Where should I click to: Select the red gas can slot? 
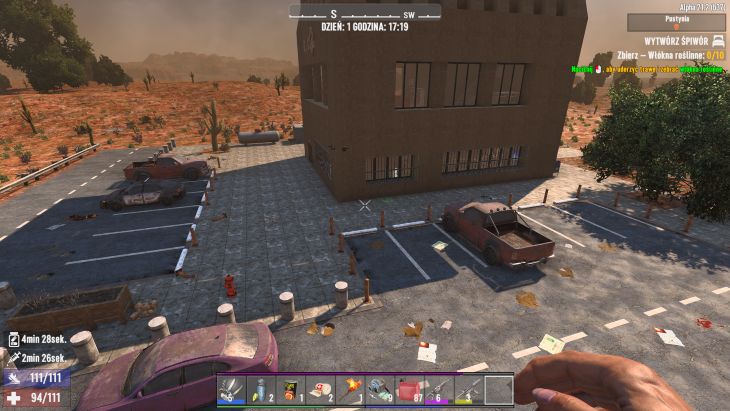pos(409,388)
